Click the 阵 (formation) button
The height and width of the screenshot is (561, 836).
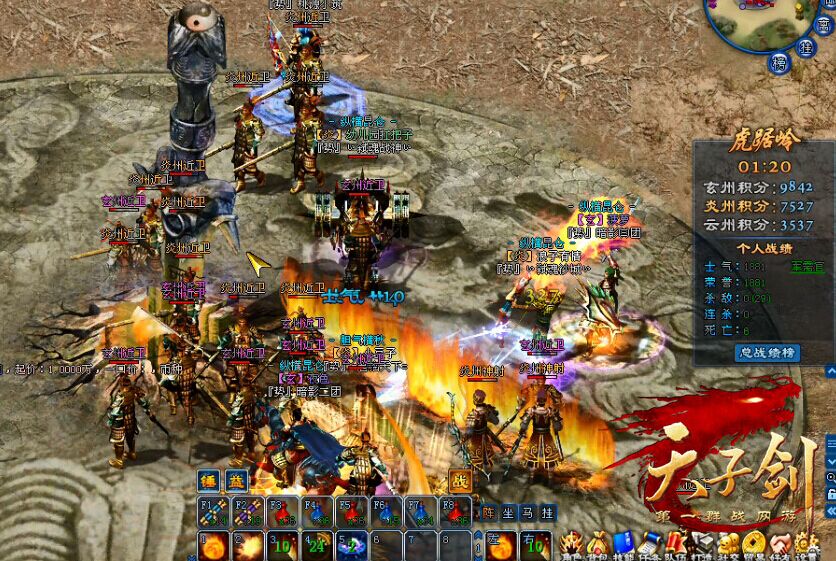tap(489, 512)
